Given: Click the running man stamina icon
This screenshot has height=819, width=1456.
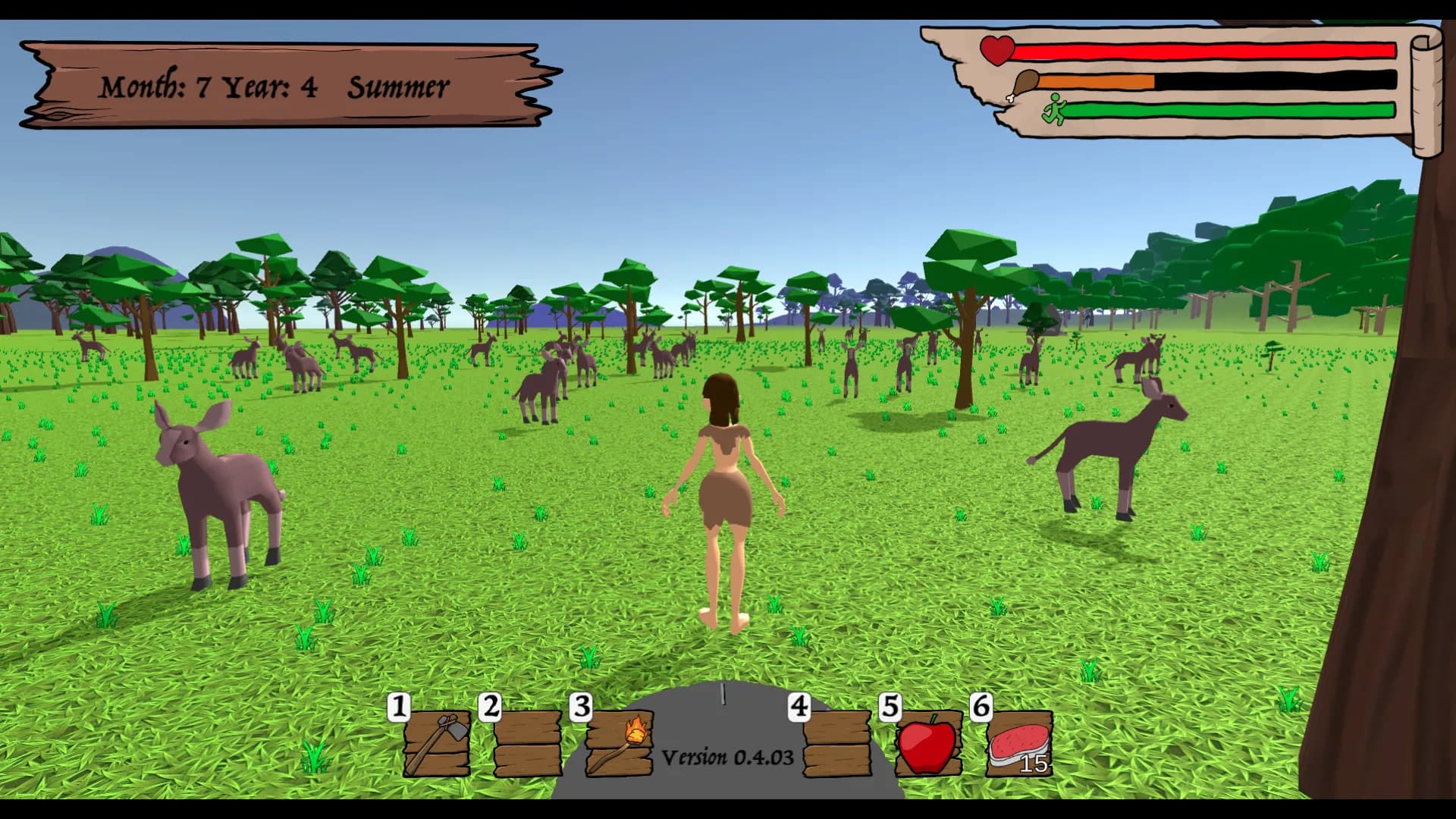Looking at the screenshot, I should click(1055, 108).
